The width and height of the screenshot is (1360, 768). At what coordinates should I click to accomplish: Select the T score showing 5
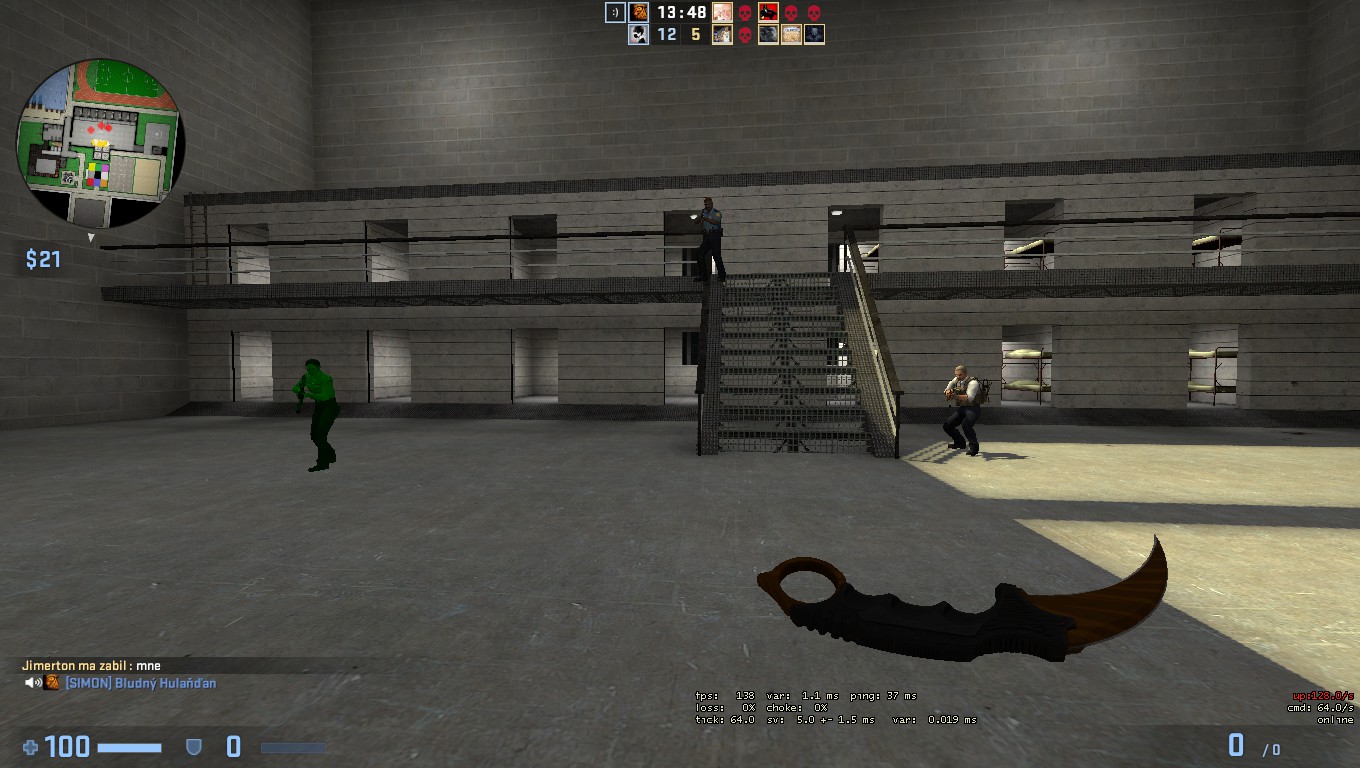point(696,34)
